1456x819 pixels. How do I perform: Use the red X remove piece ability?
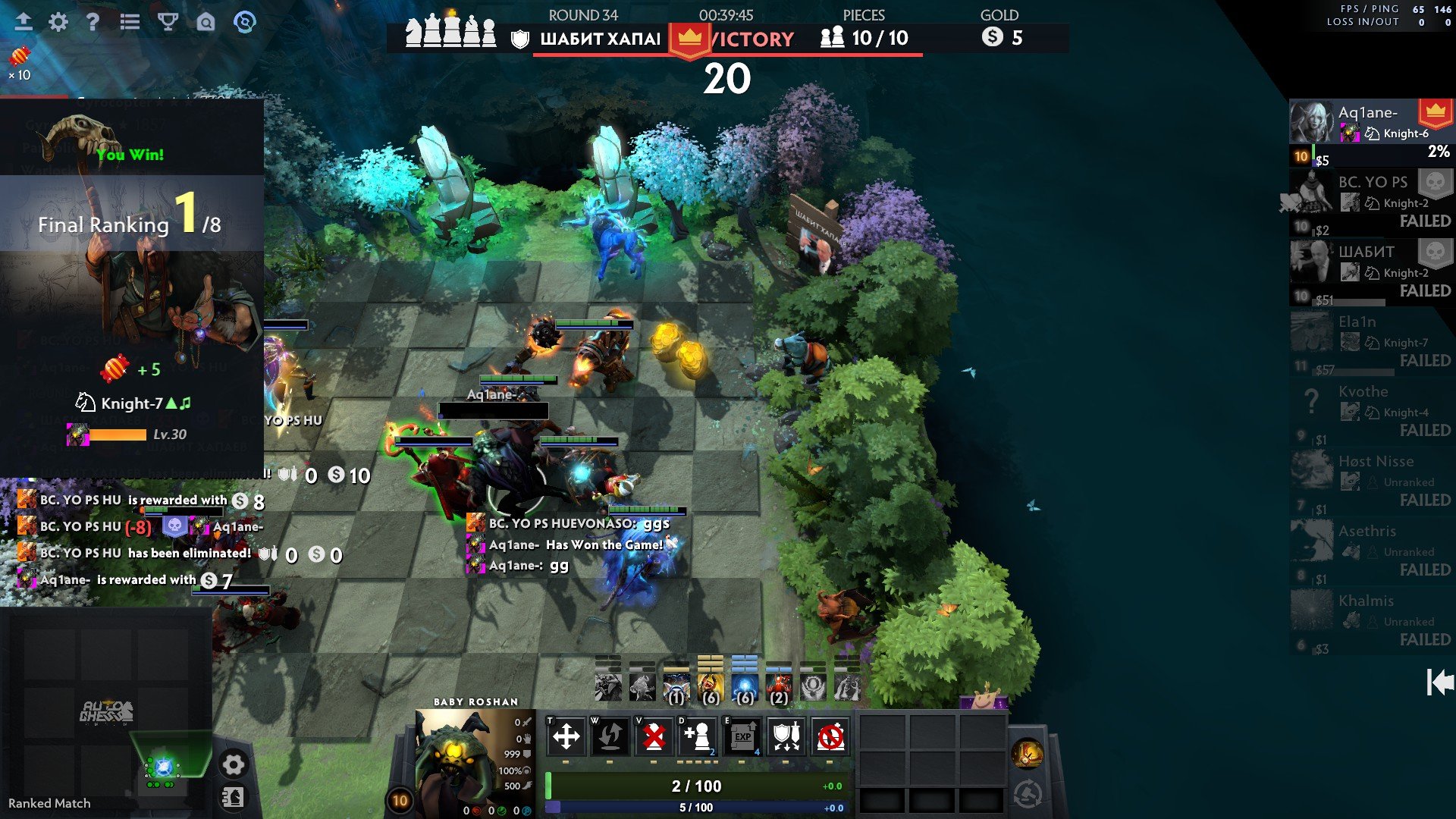[653, 736]
